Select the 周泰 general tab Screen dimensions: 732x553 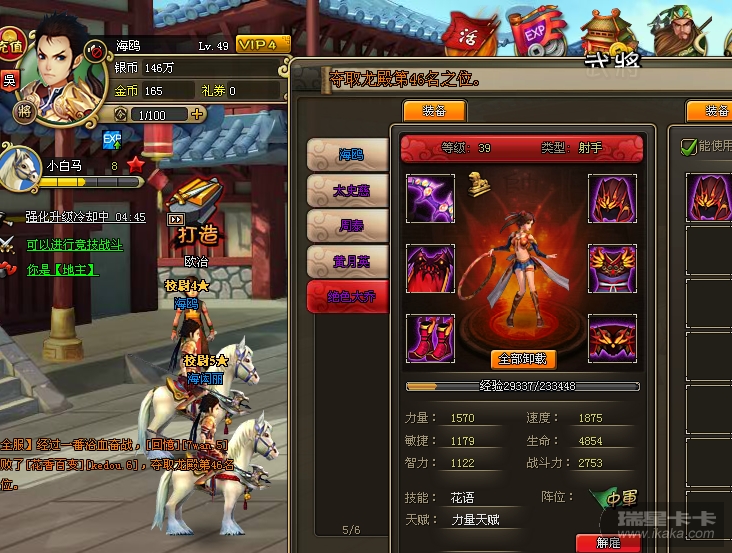[347, 226]
